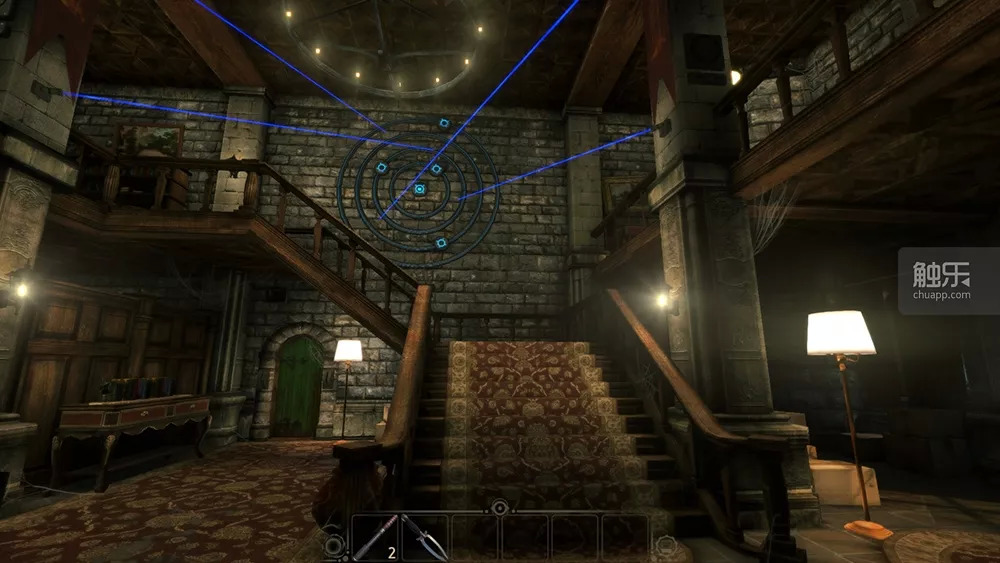Click the eye icon above the inventory bar
Viewport: 1000px width, 563px height.
499,509
